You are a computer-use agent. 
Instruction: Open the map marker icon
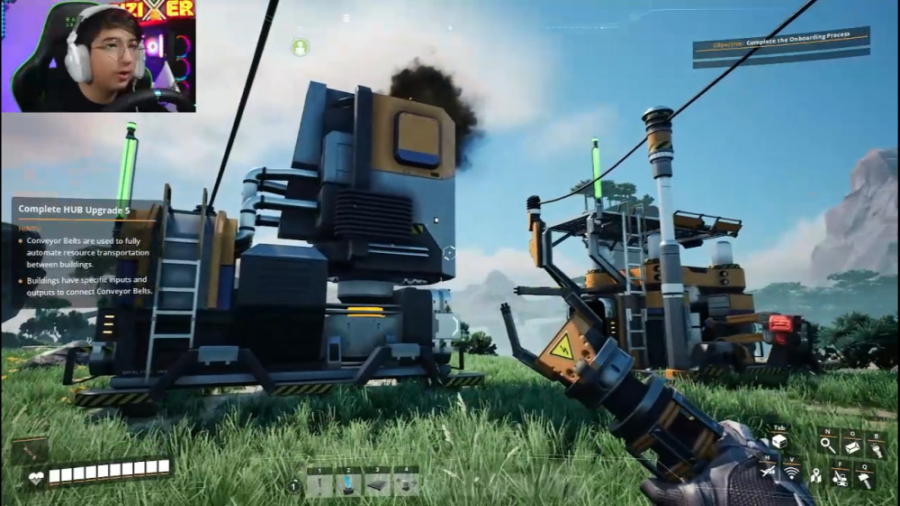coord(816,475)
